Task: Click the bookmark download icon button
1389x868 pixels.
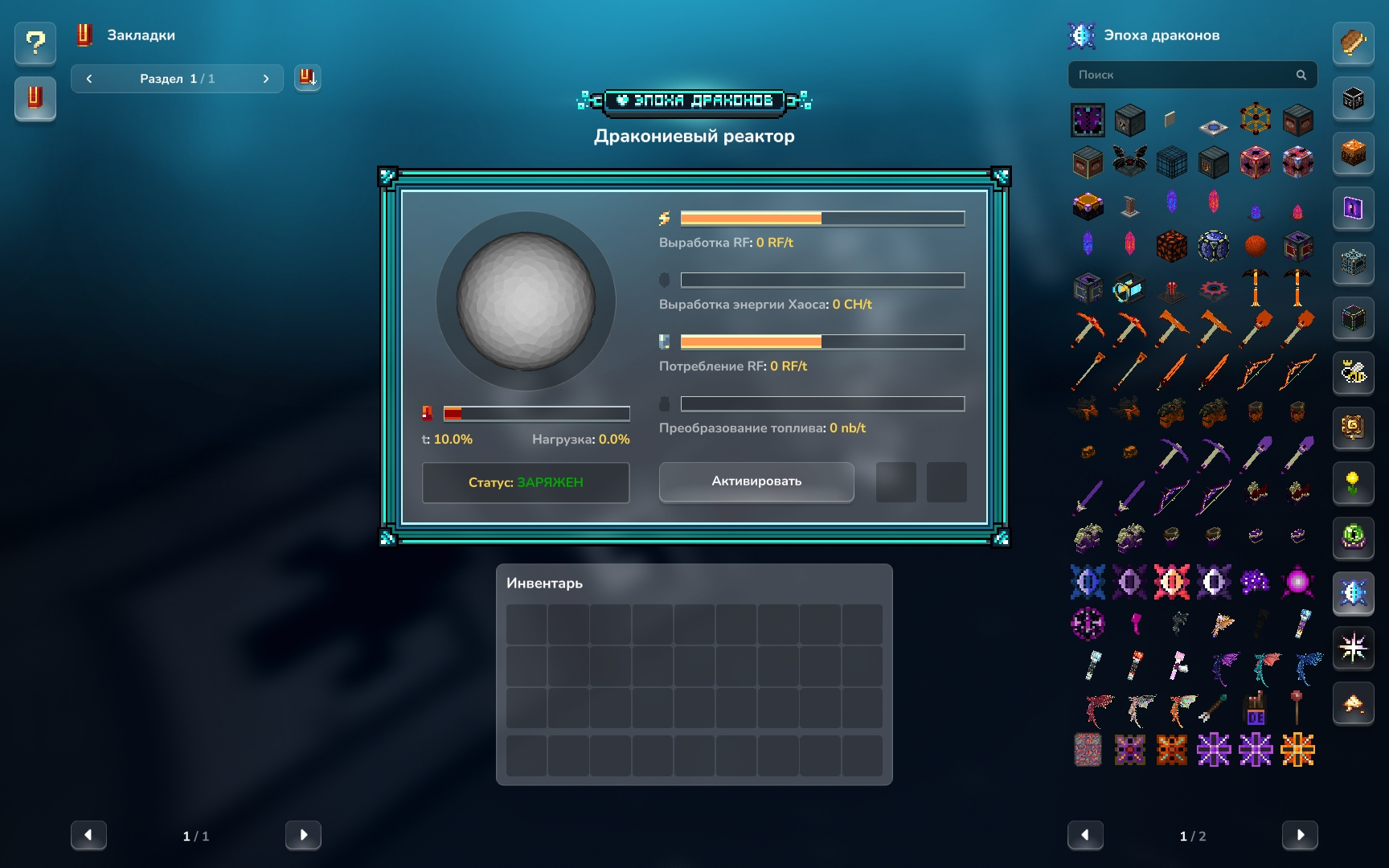Action: point(307,78)
